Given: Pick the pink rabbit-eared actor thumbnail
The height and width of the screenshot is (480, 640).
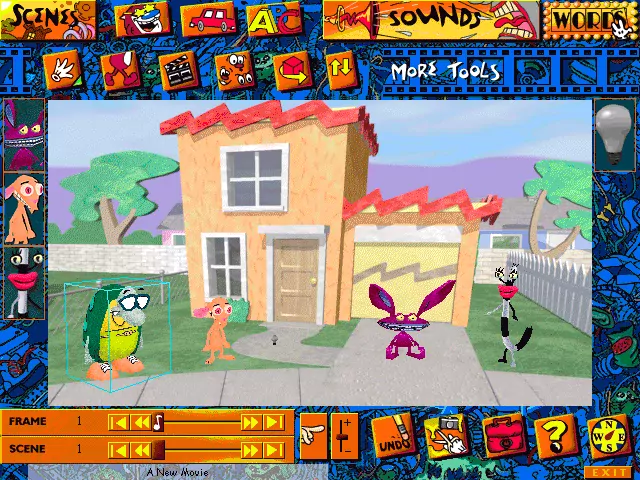Looking at the screenshot, I should pyautogui.click(x=24, y=134).
